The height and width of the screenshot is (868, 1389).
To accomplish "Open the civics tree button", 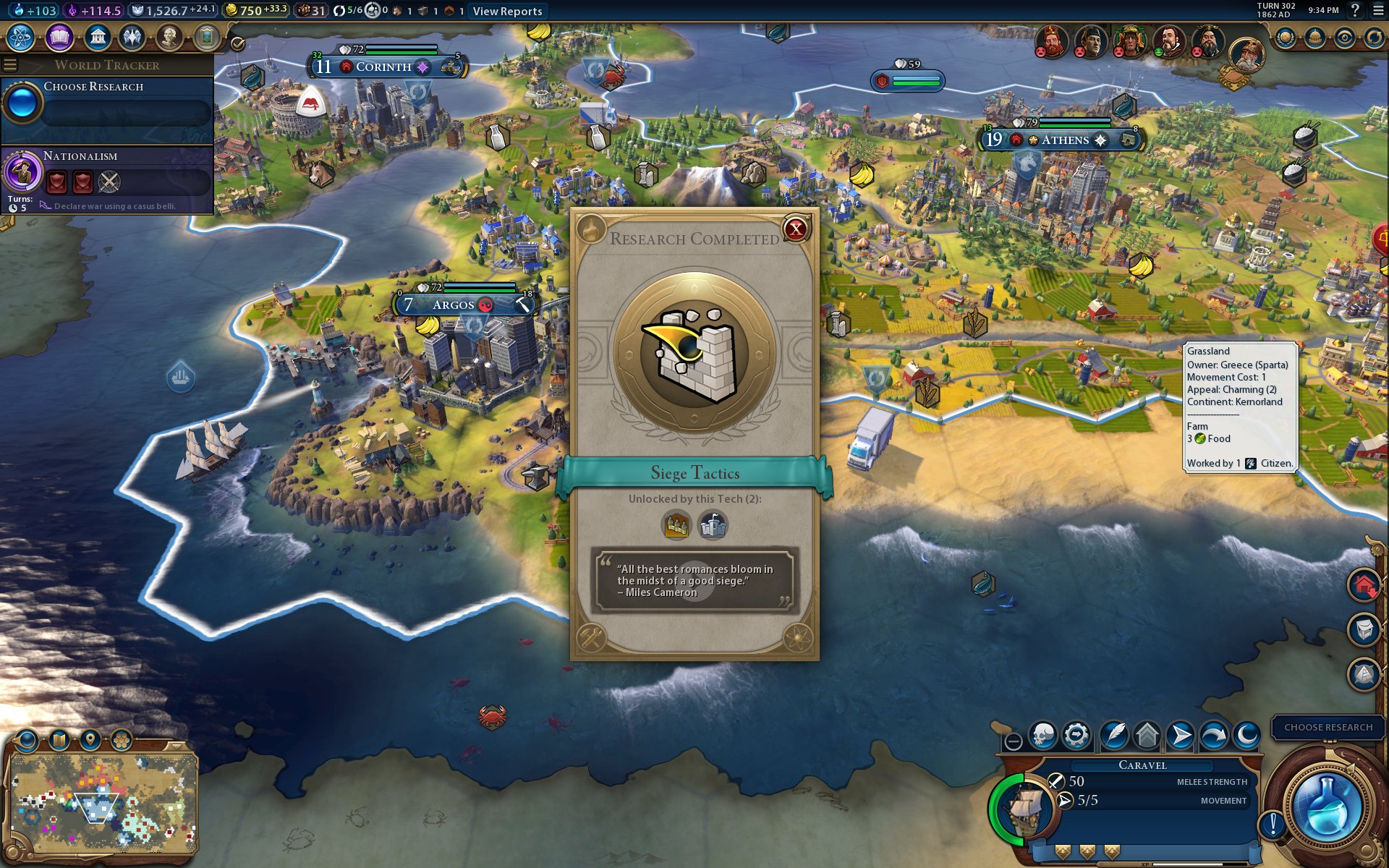I will pyautogui.click(x=59, y=37).
